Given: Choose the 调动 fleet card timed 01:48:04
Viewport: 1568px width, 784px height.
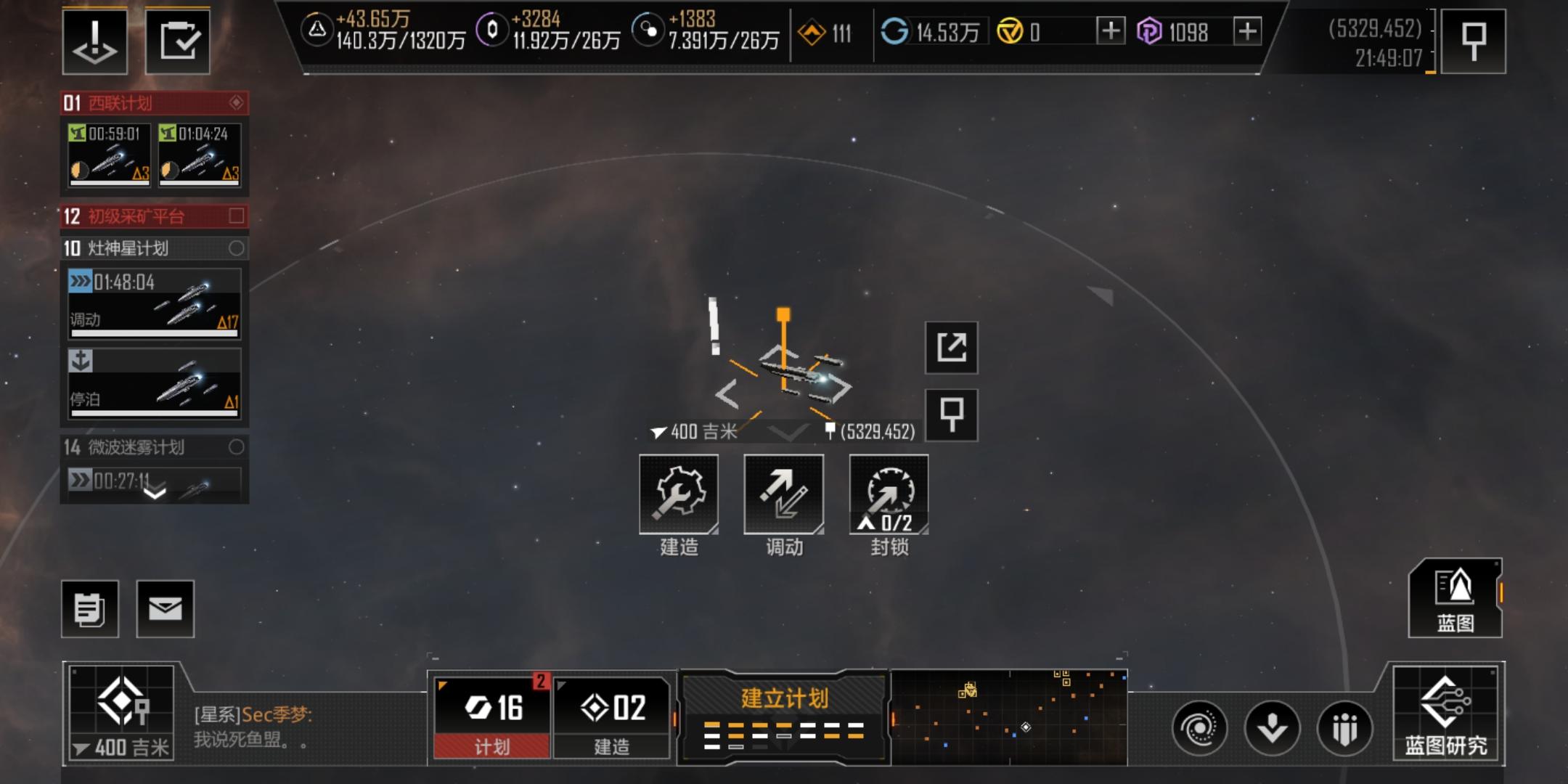Looking at the screenshot, I should point(154,303).
